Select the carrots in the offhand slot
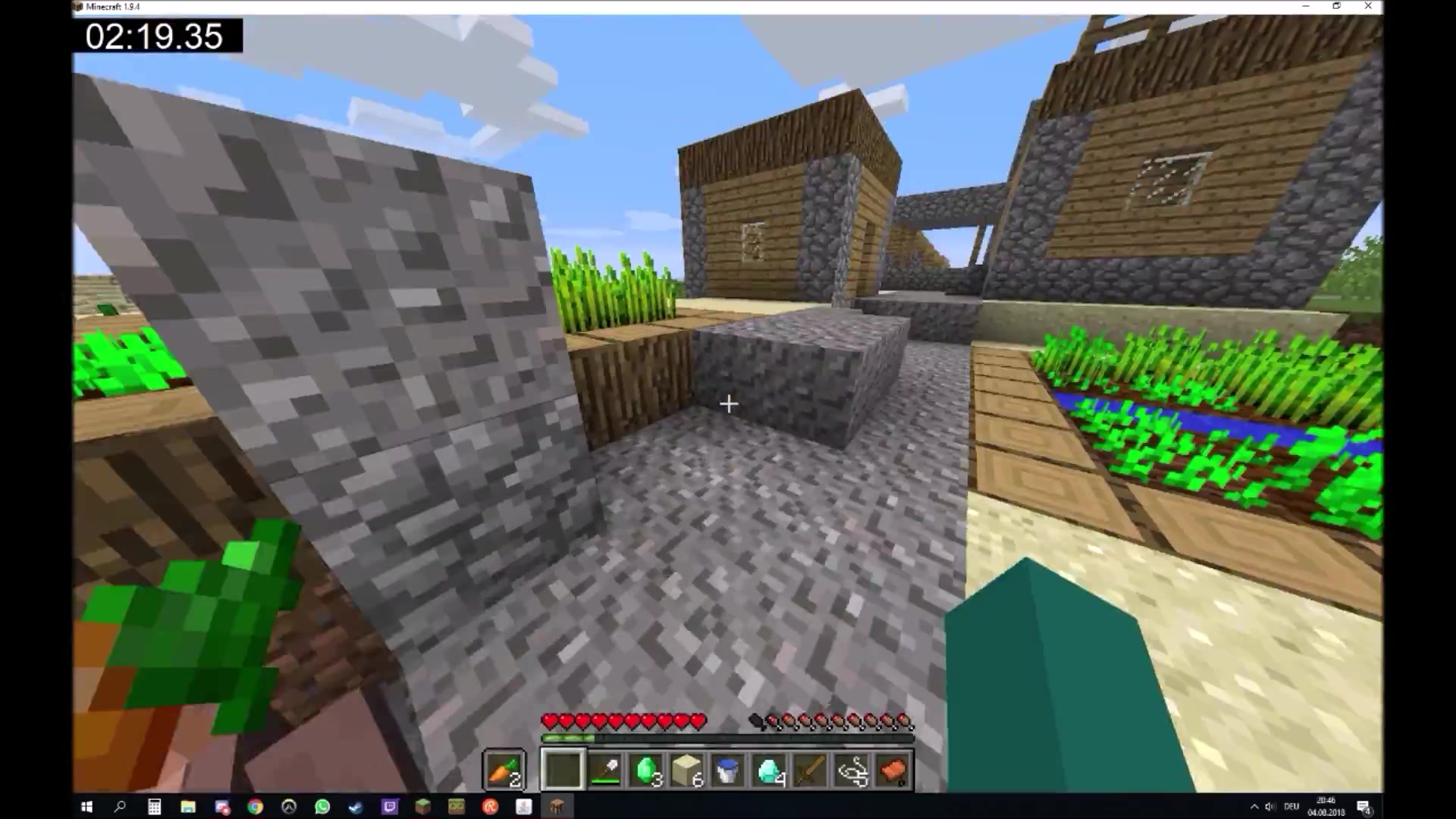 coord(504,768)
